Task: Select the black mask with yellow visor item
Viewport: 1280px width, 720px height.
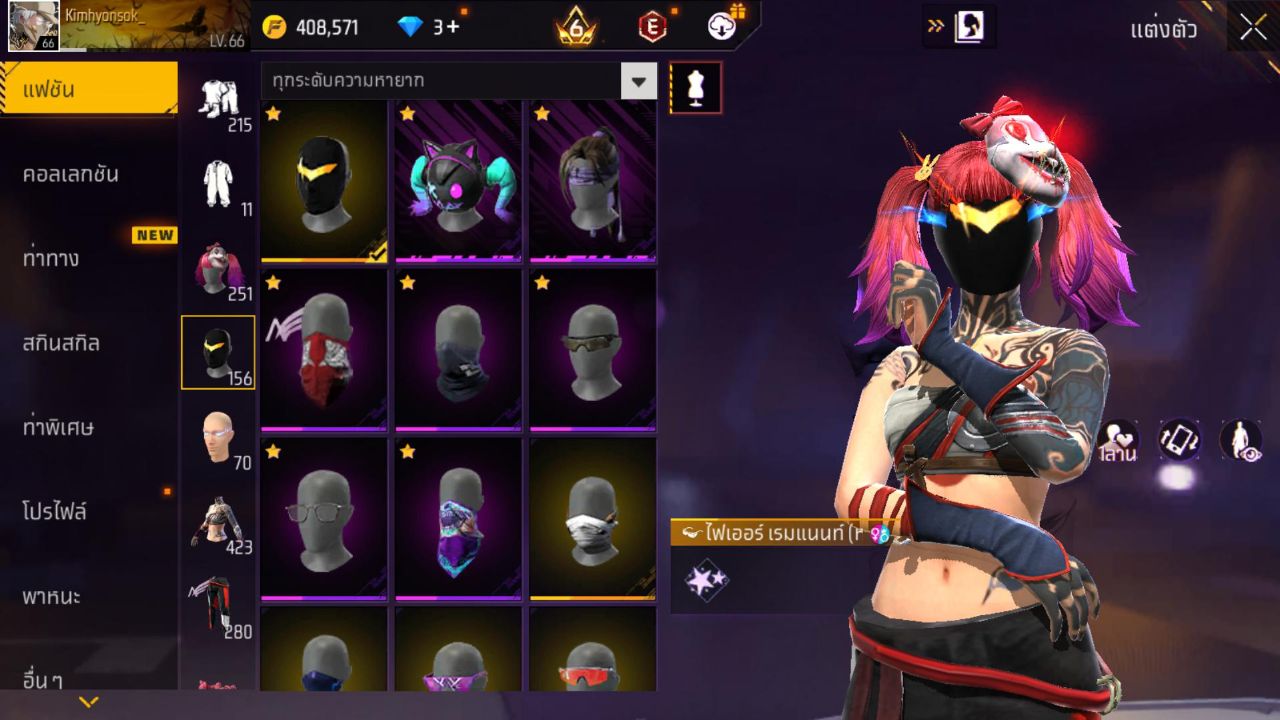Action: 324,181
